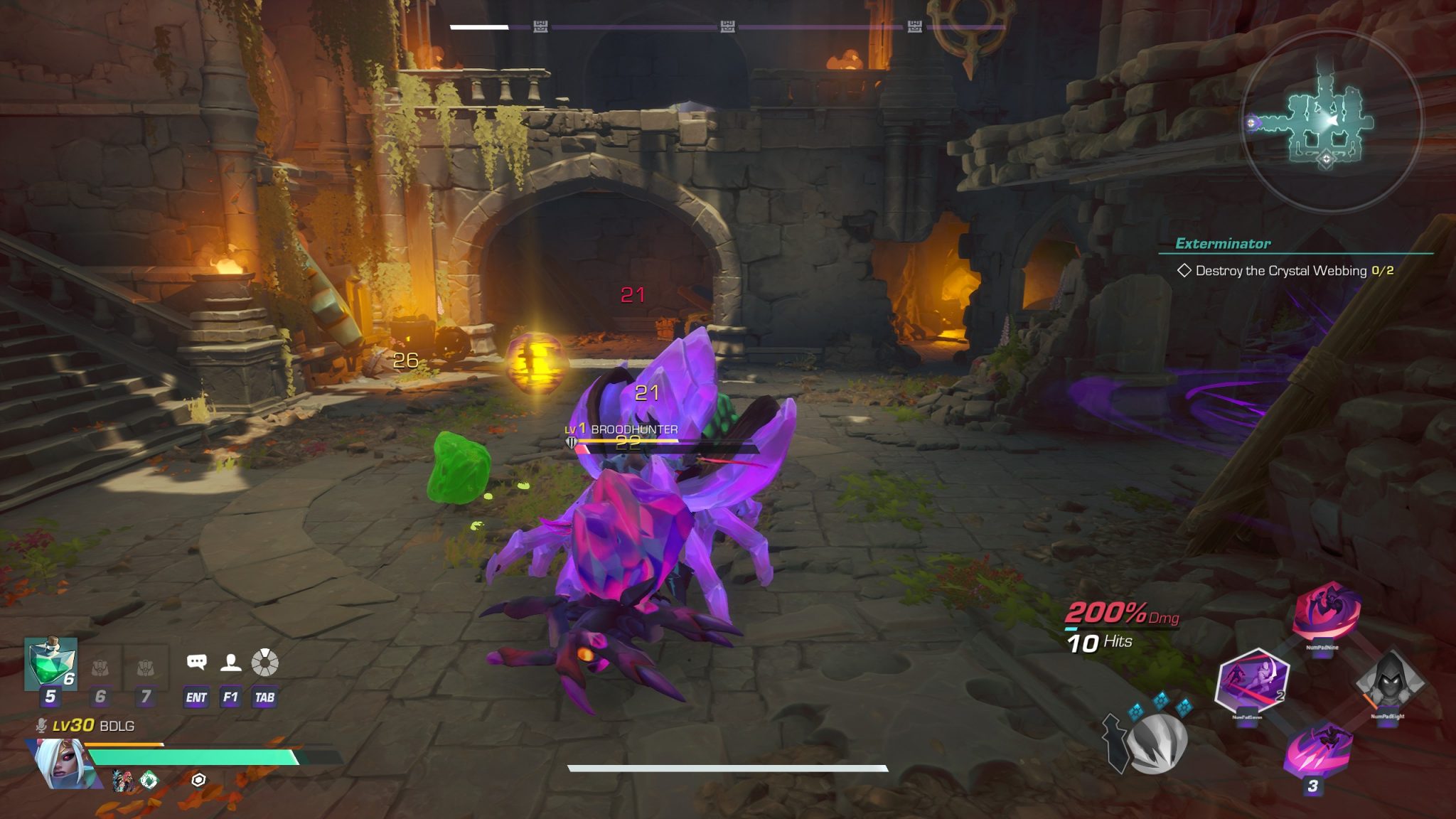Click the grey claw slash attack icon
The image size is (1456, 819).
coord(1157,742)
